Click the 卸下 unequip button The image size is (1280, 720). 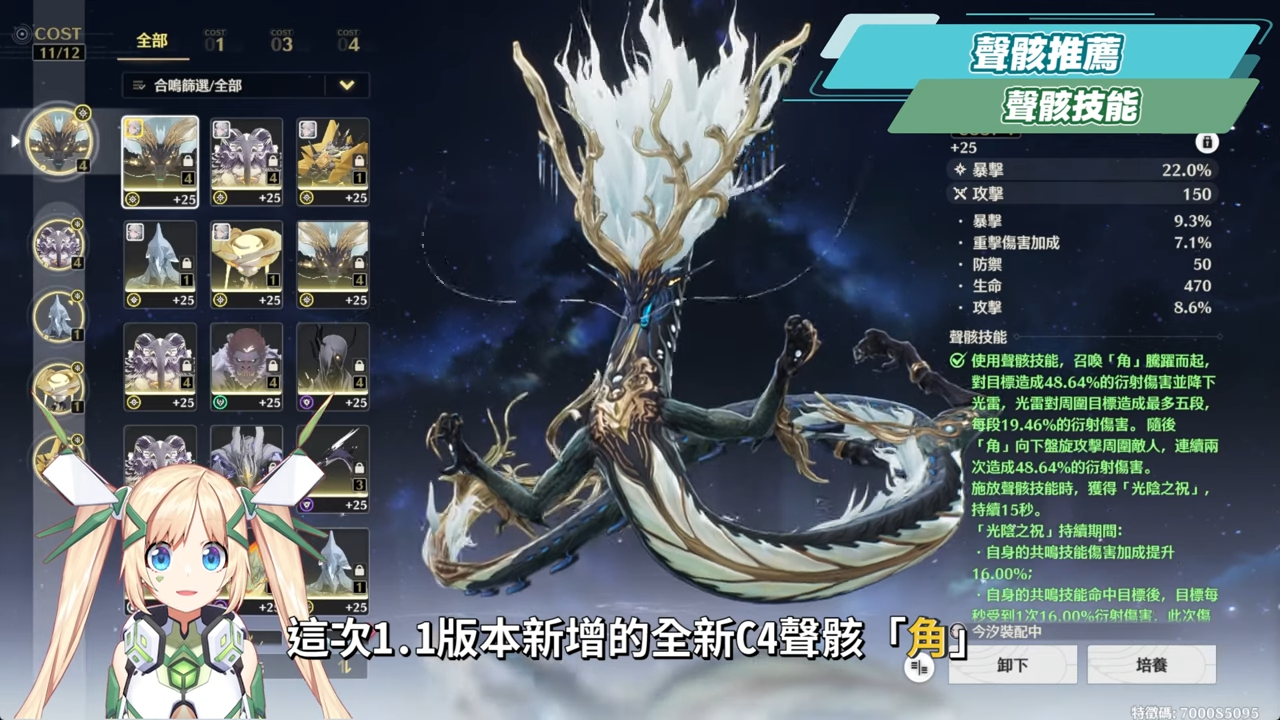click(x=1012, y=665)
